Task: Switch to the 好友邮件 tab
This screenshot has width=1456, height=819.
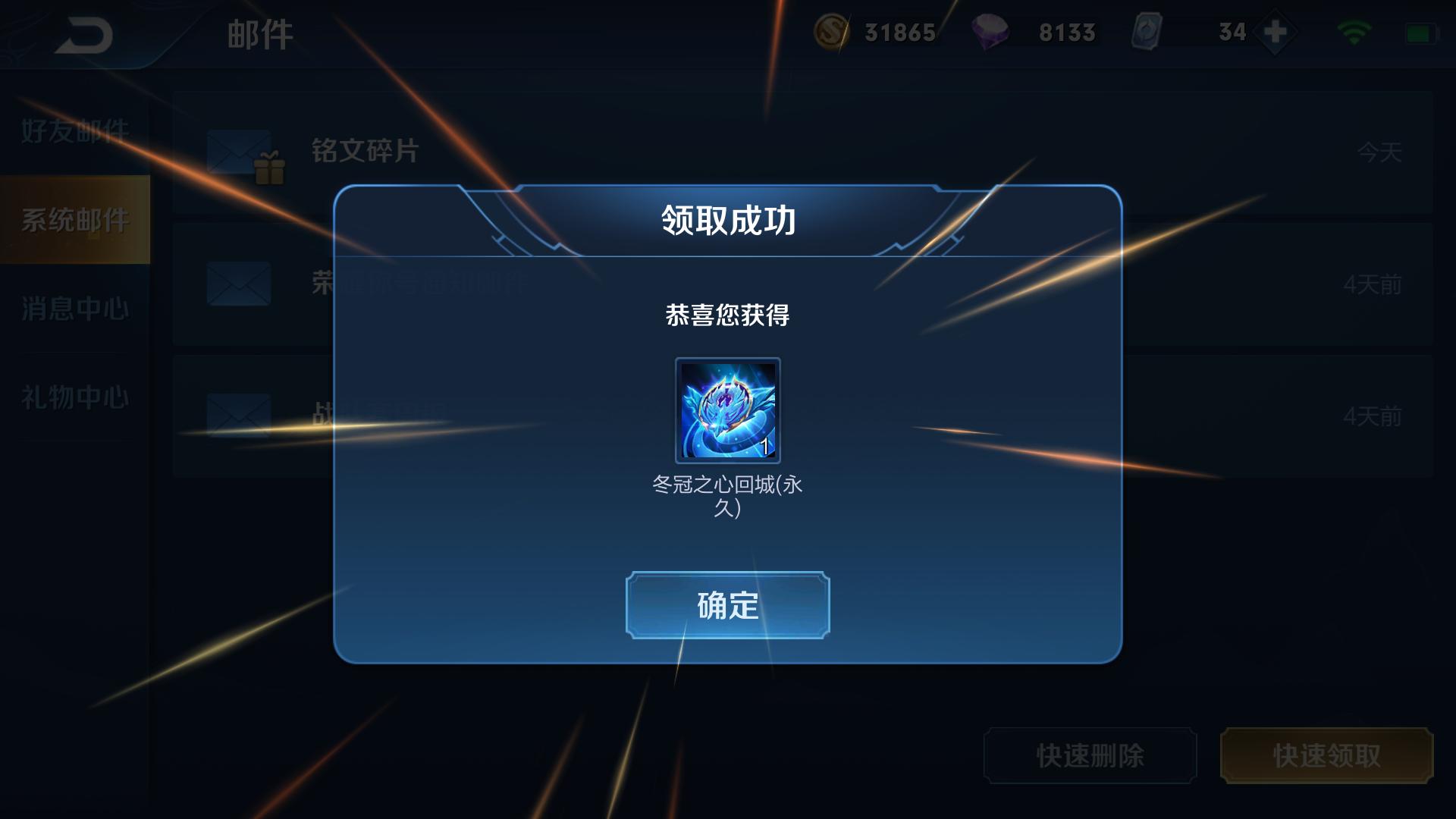Action: 76,129
